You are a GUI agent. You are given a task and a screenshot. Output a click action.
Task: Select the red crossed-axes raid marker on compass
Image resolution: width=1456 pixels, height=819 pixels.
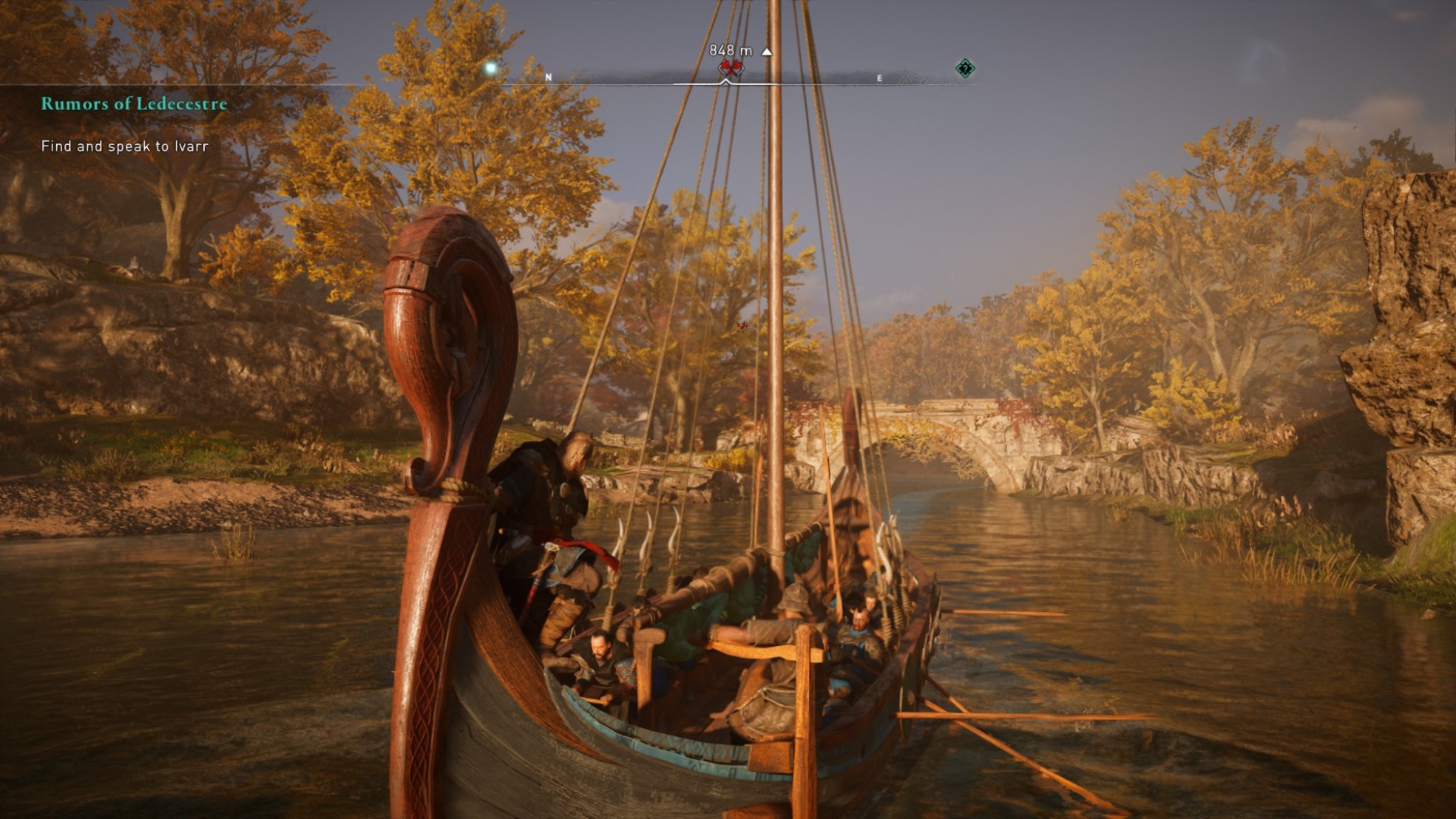pyautogui.click(x=731, y=69)
